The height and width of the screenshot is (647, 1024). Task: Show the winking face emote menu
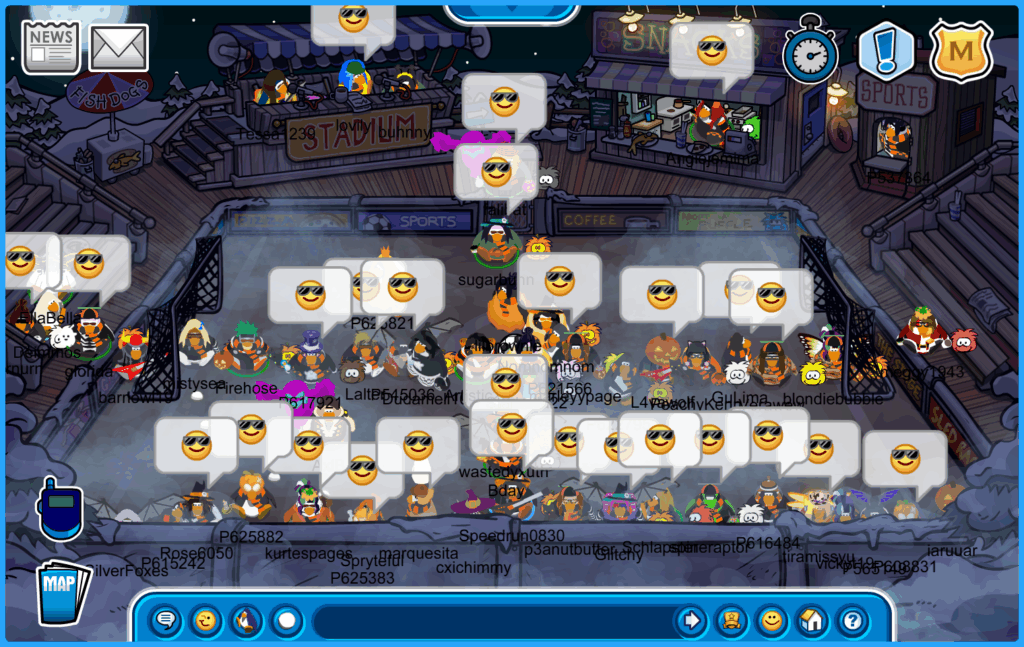[x=206, y=621]
